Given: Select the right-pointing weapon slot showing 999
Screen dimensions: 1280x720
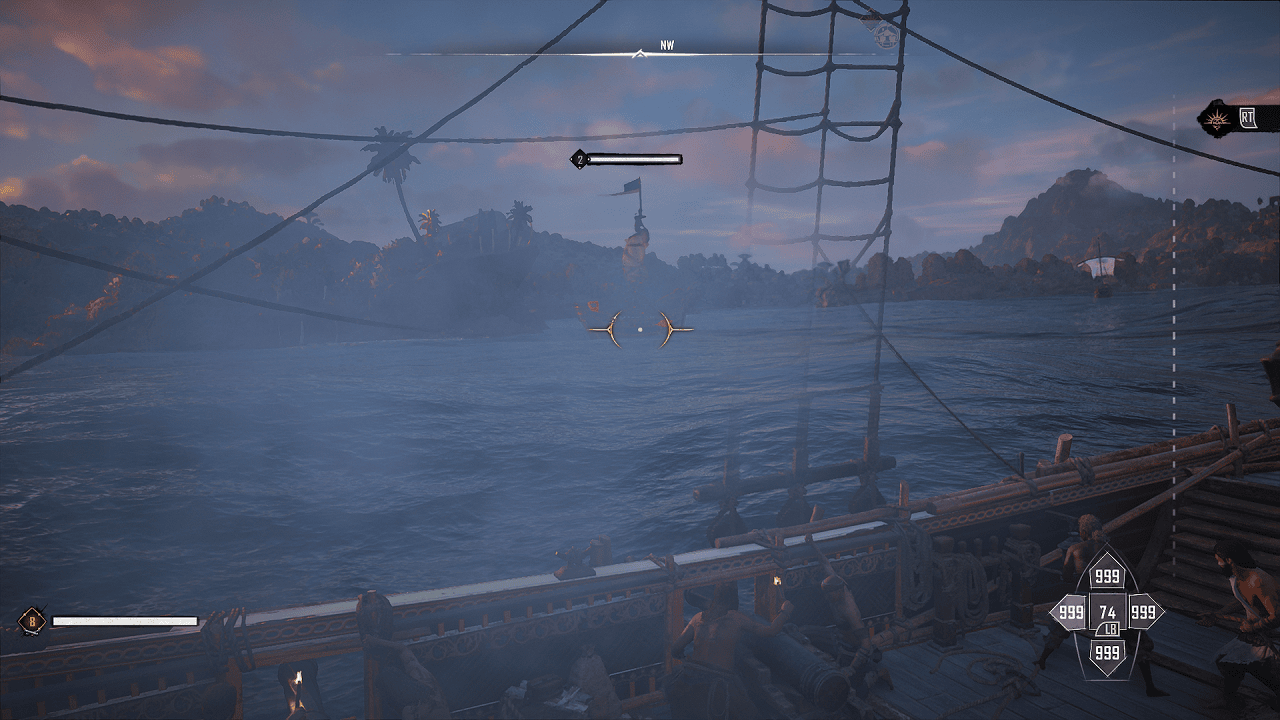Looking at the screenshot, I should [1144, 612].
